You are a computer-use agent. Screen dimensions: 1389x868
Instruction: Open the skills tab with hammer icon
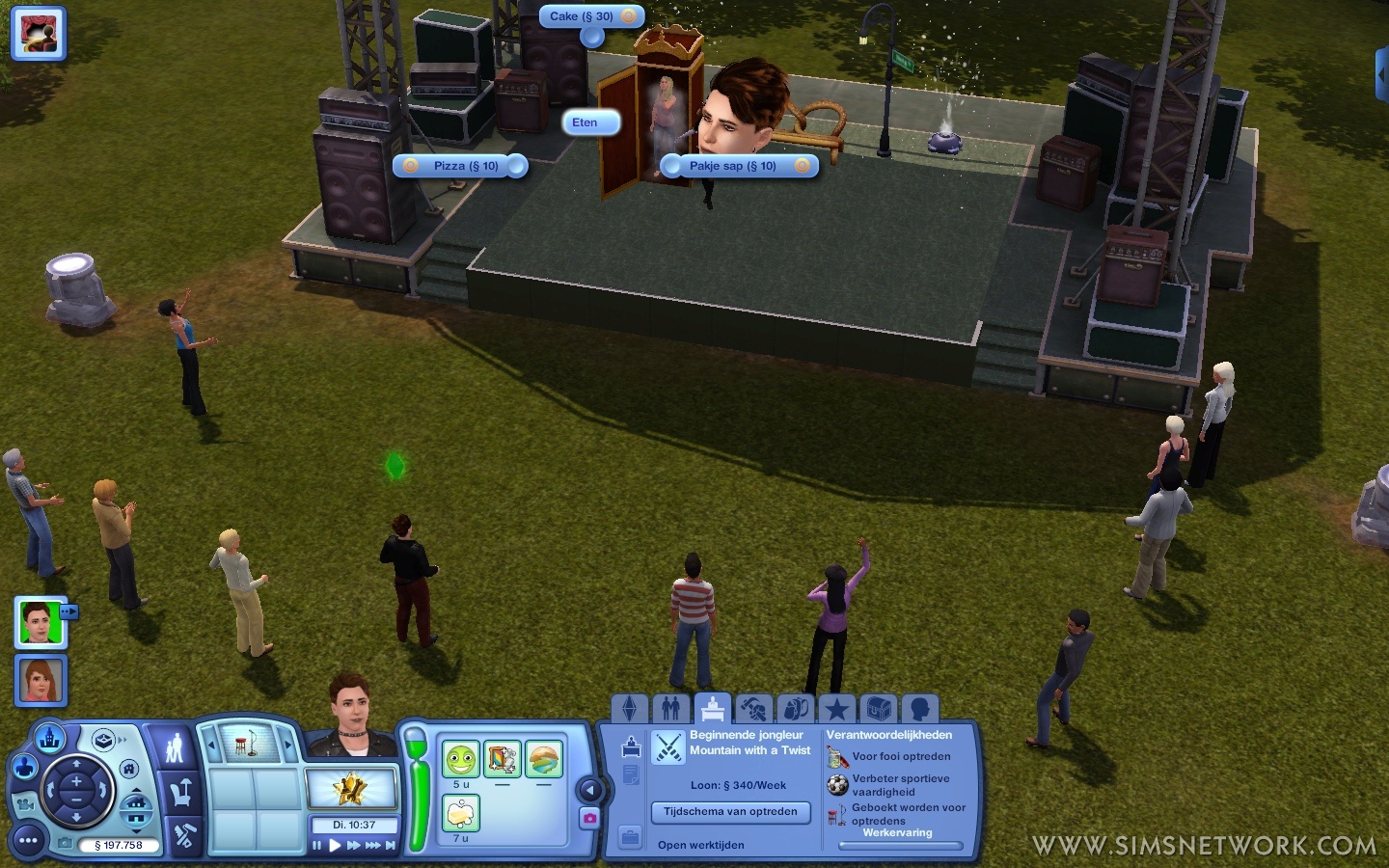(753, 709)
